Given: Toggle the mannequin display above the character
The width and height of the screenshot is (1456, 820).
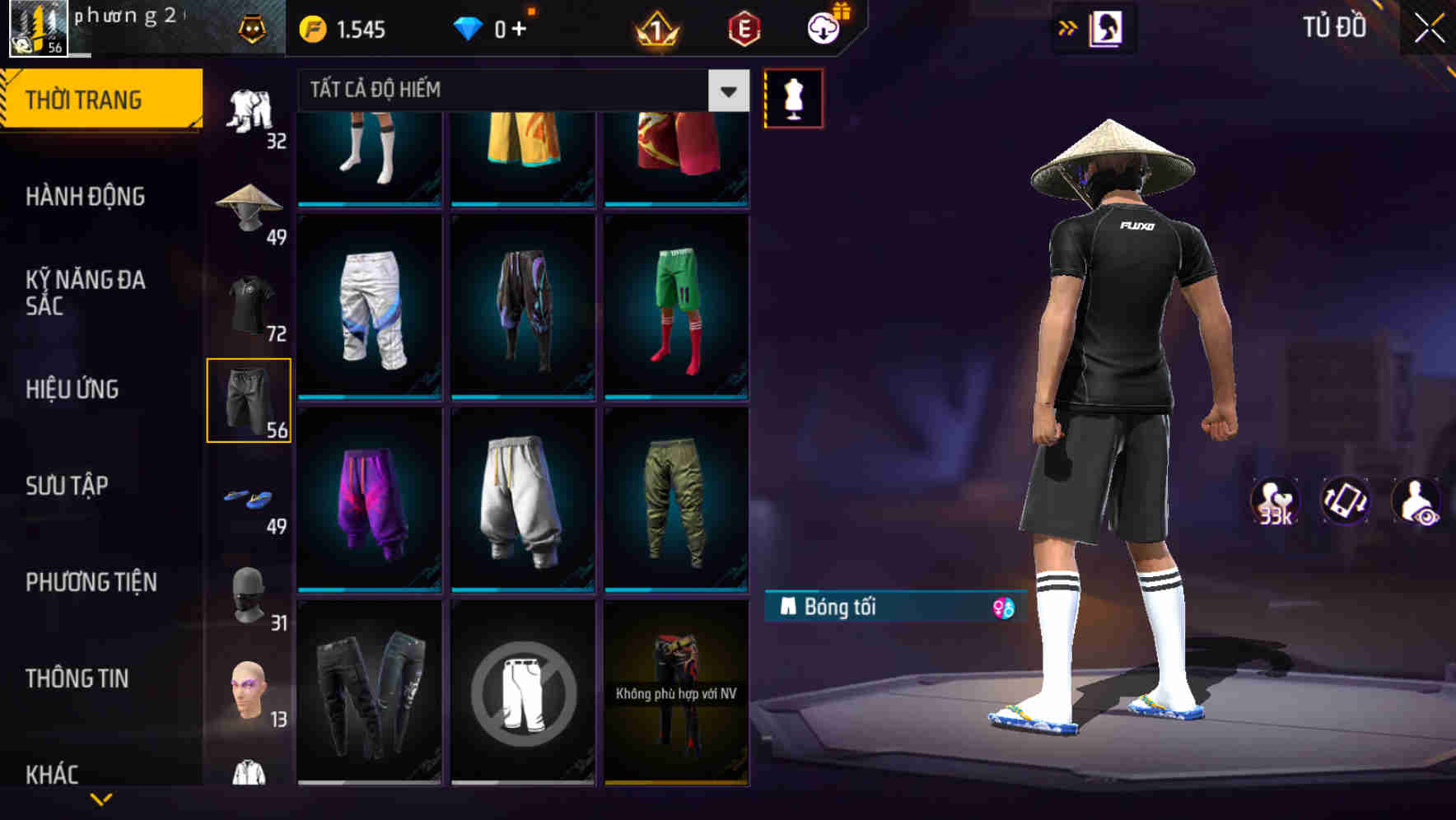Looking at the screenshot, I should [793, 97].
